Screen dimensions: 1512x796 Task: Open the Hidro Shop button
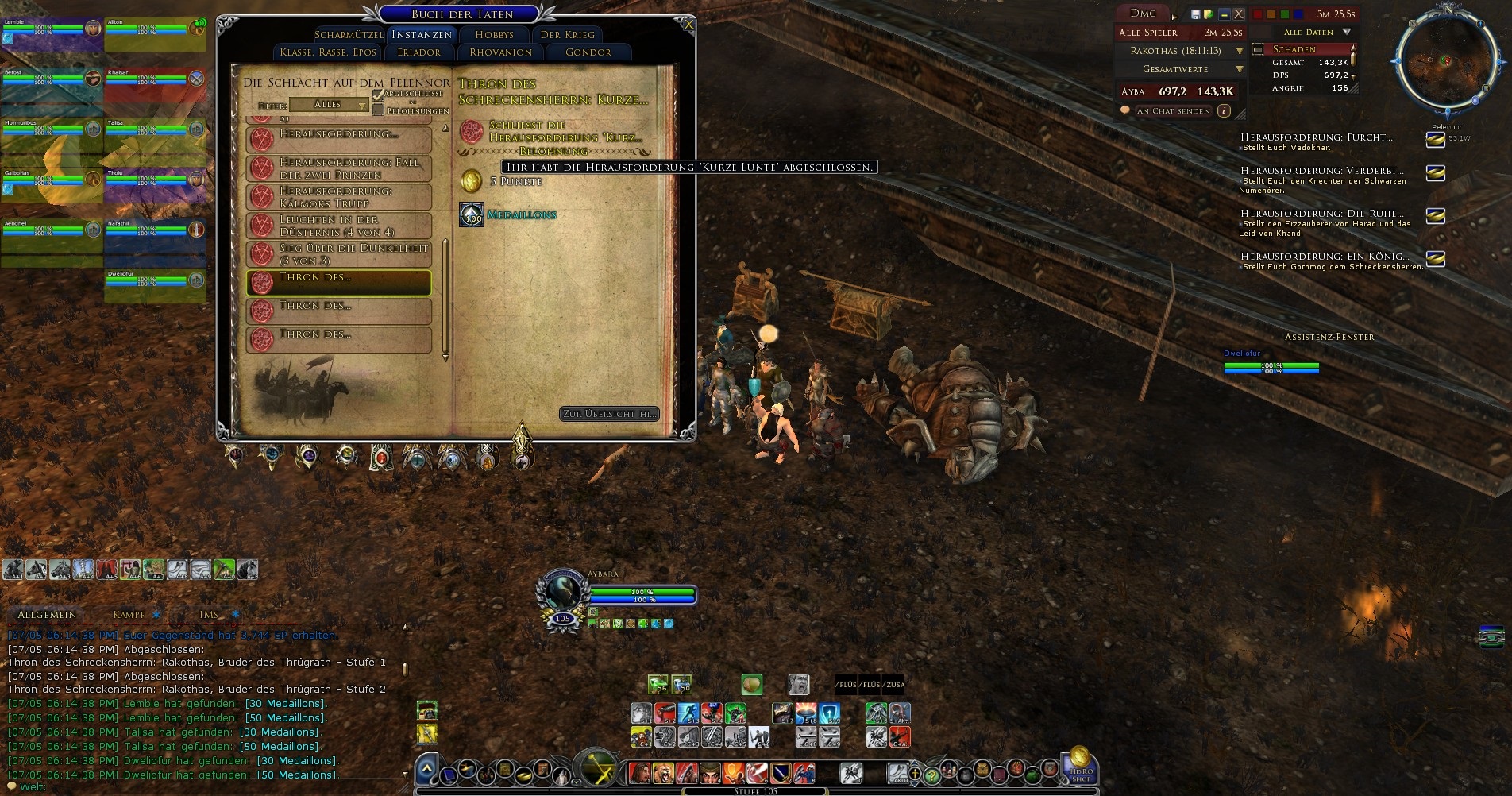1081,766
